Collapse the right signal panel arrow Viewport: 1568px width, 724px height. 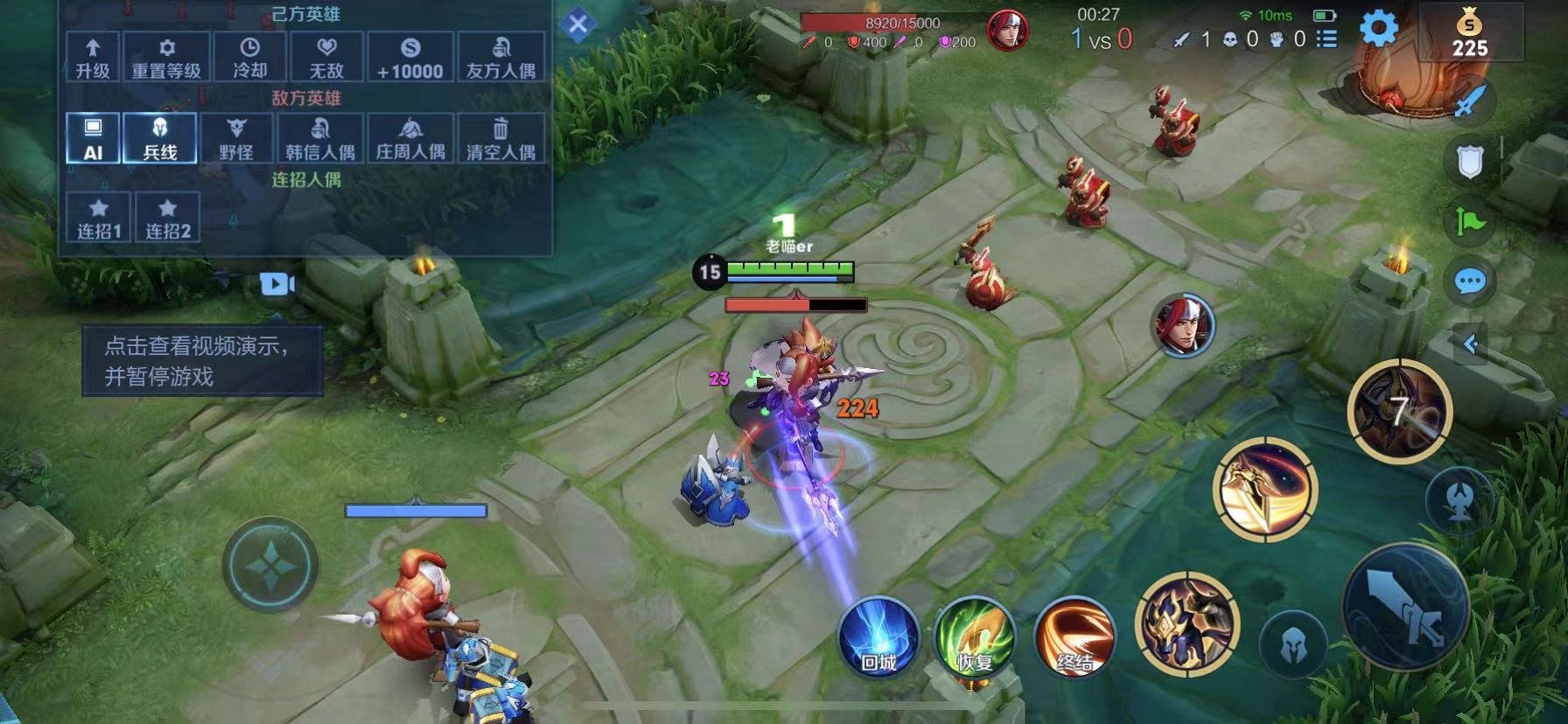point(1473,345)
